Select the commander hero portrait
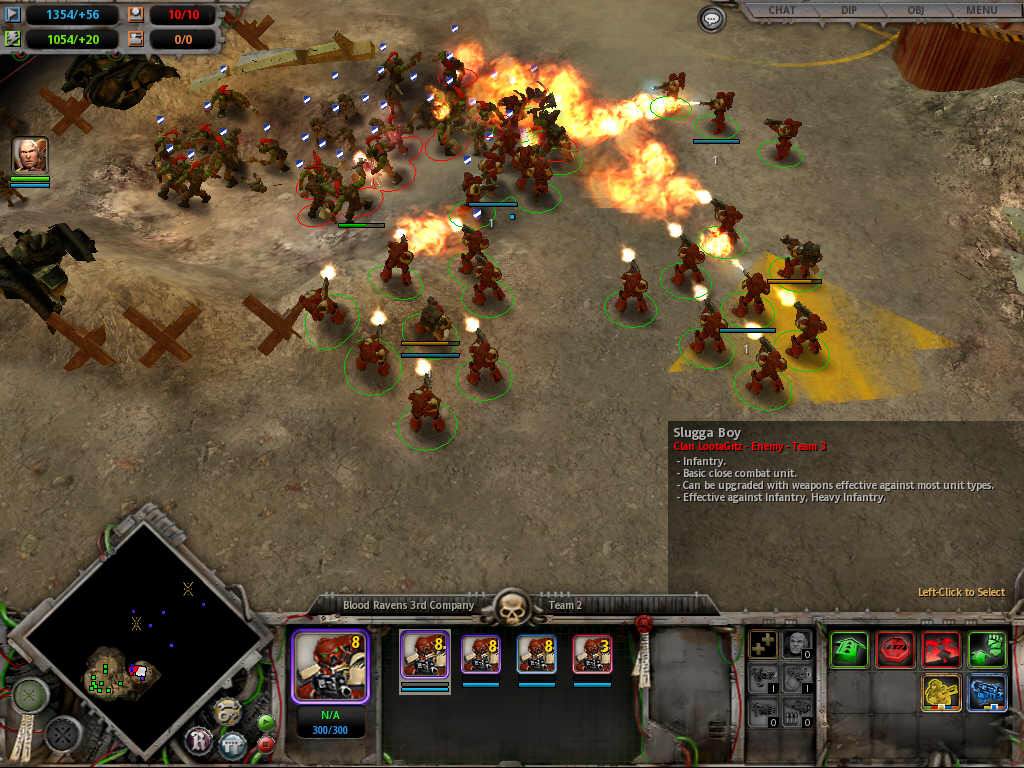1024x768 pixels. 29,155
